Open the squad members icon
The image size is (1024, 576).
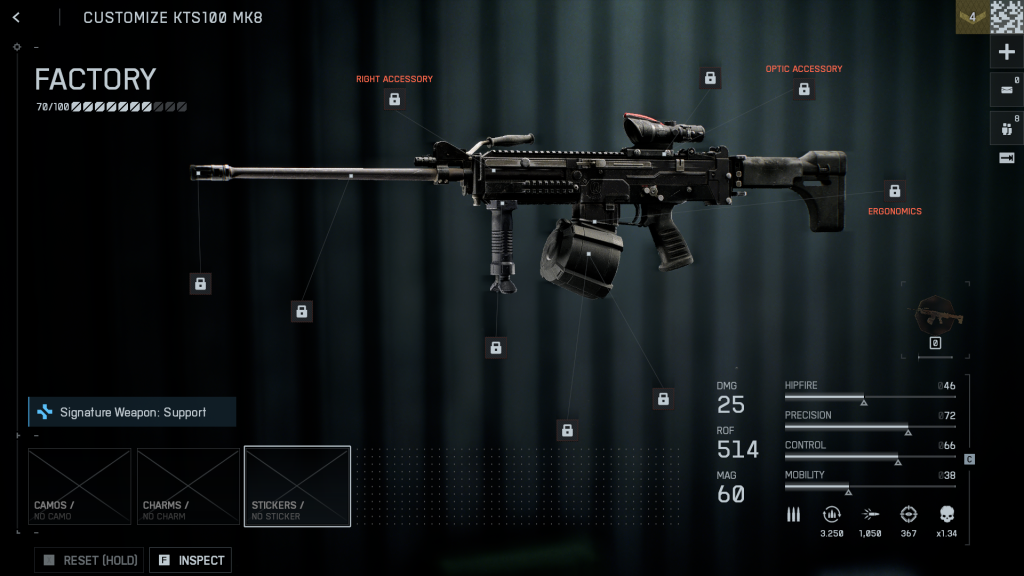coord(1006,127)
